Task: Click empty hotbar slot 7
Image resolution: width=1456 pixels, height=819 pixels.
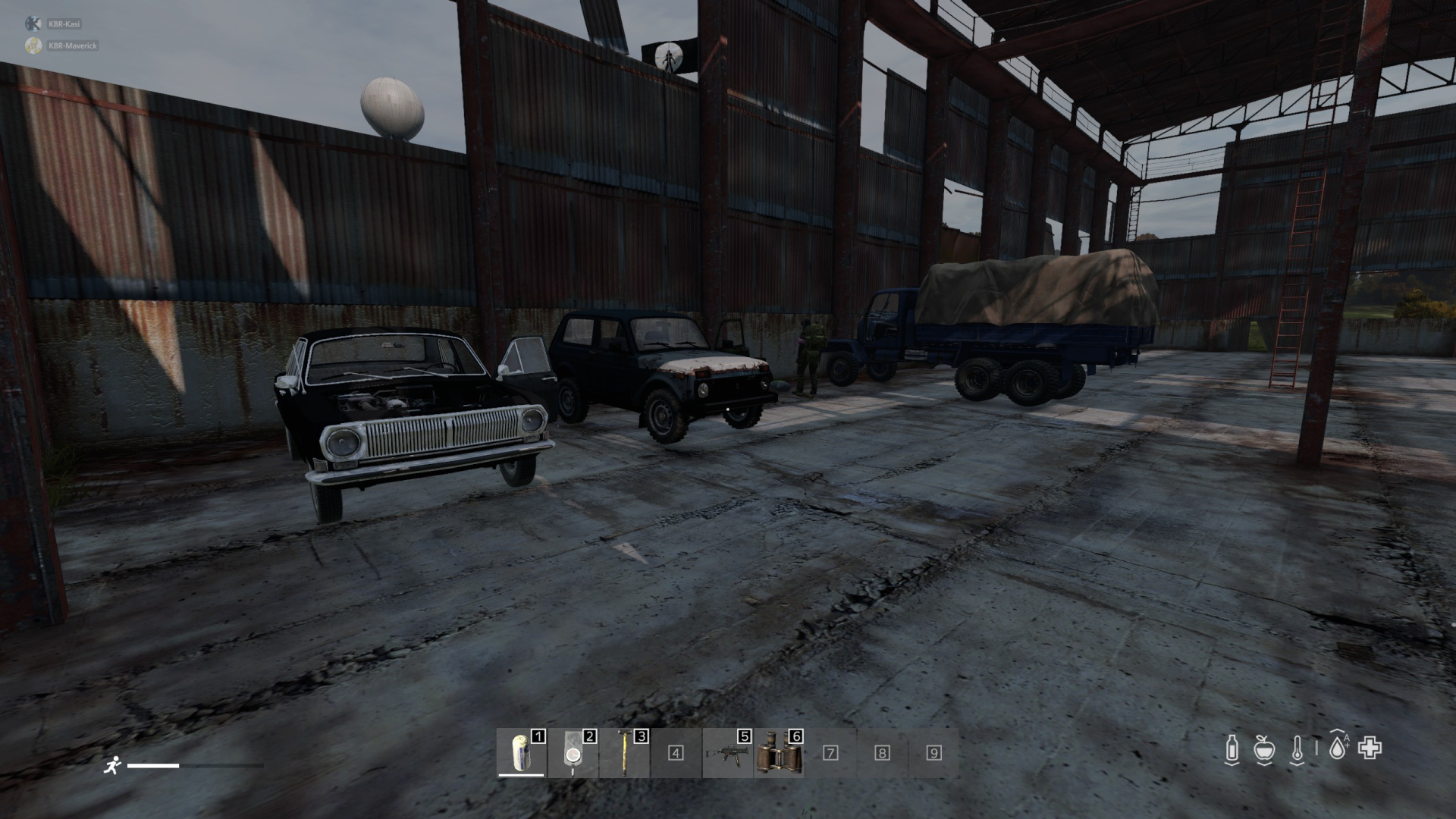Action: (830, 753)
